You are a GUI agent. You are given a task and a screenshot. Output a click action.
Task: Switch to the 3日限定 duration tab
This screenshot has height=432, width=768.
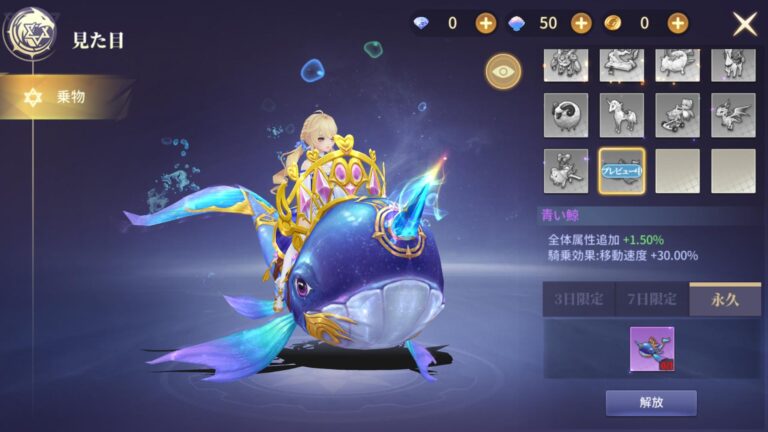point(578,299)
